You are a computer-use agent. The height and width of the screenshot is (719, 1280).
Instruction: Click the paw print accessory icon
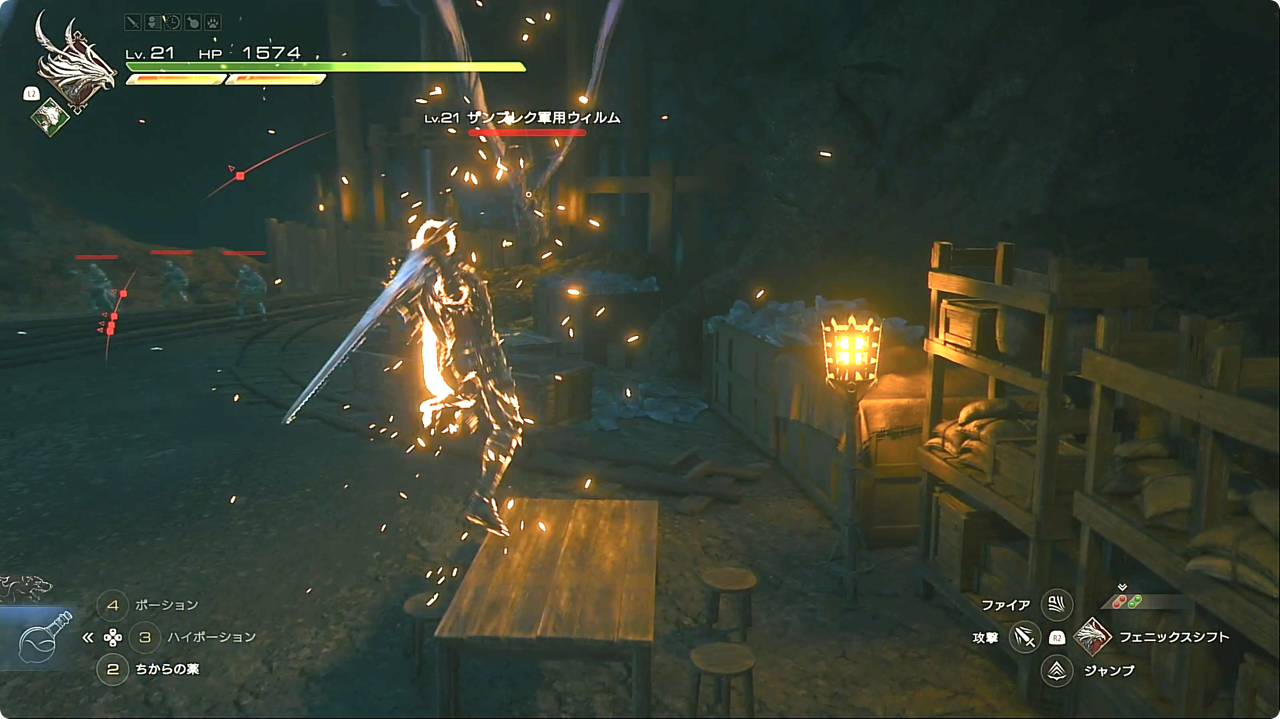212,22
